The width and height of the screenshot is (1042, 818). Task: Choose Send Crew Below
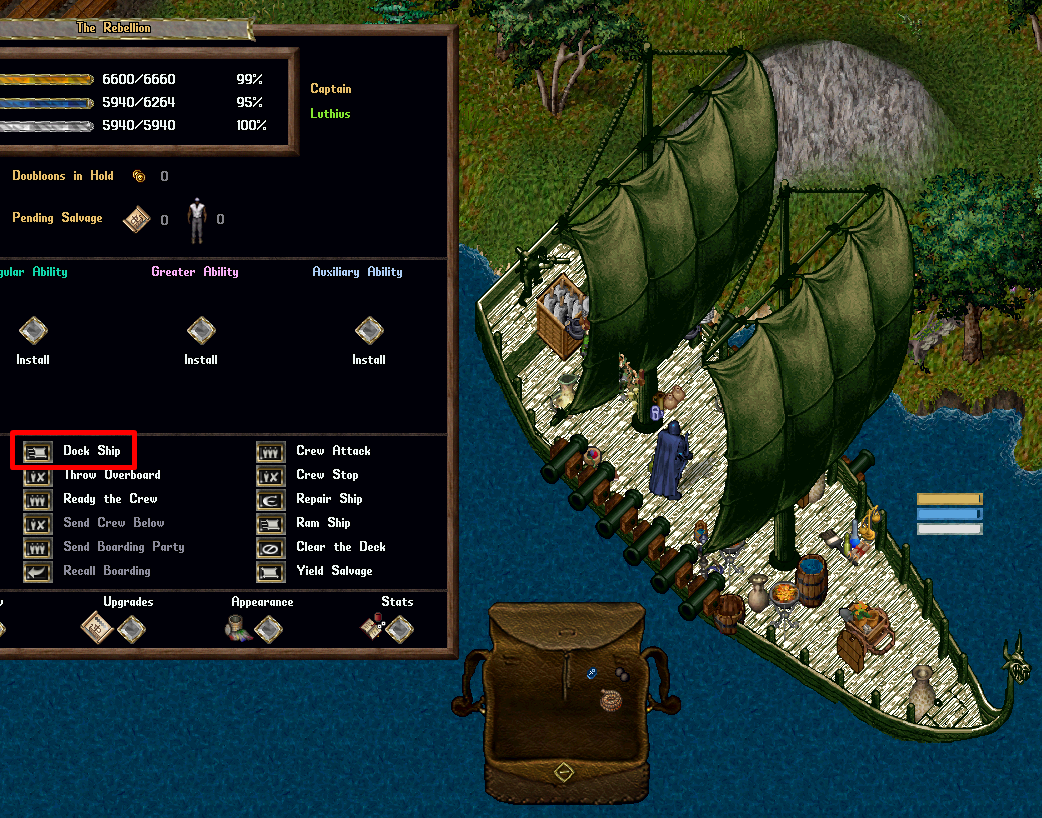[x=38, y=523]
